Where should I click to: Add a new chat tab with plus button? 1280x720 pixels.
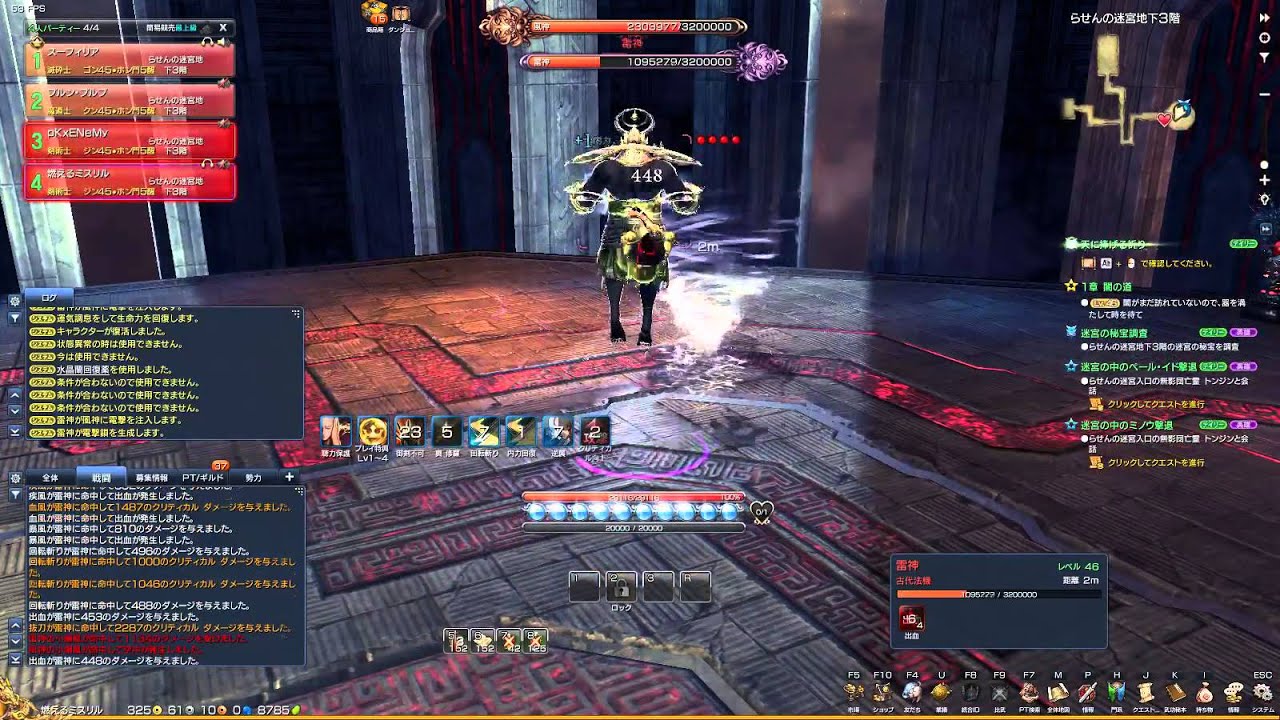[x=289, y=477]
